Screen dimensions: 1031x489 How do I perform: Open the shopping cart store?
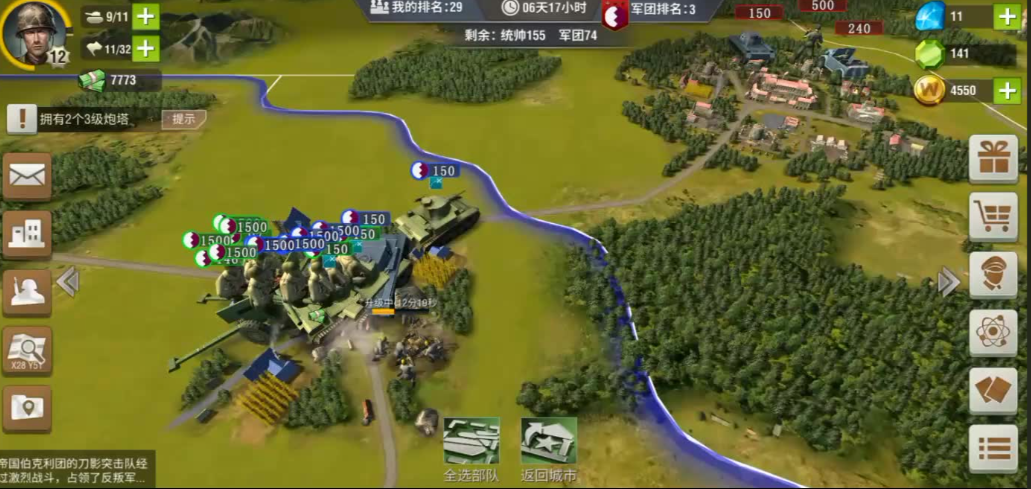[x=993, y=216]
